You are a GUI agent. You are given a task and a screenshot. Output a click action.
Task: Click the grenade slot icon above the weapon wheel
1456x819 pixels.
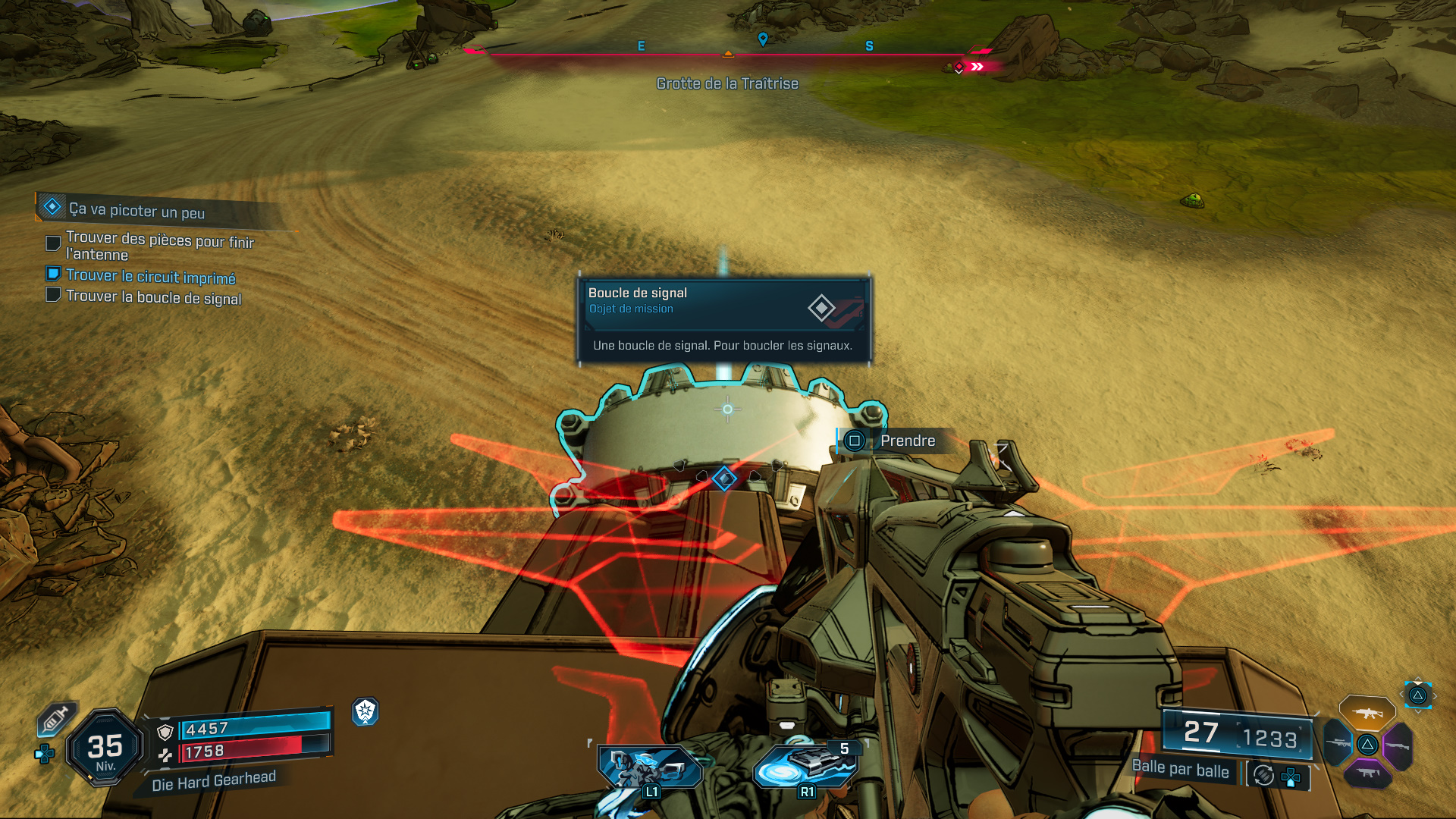point(1417,696)
